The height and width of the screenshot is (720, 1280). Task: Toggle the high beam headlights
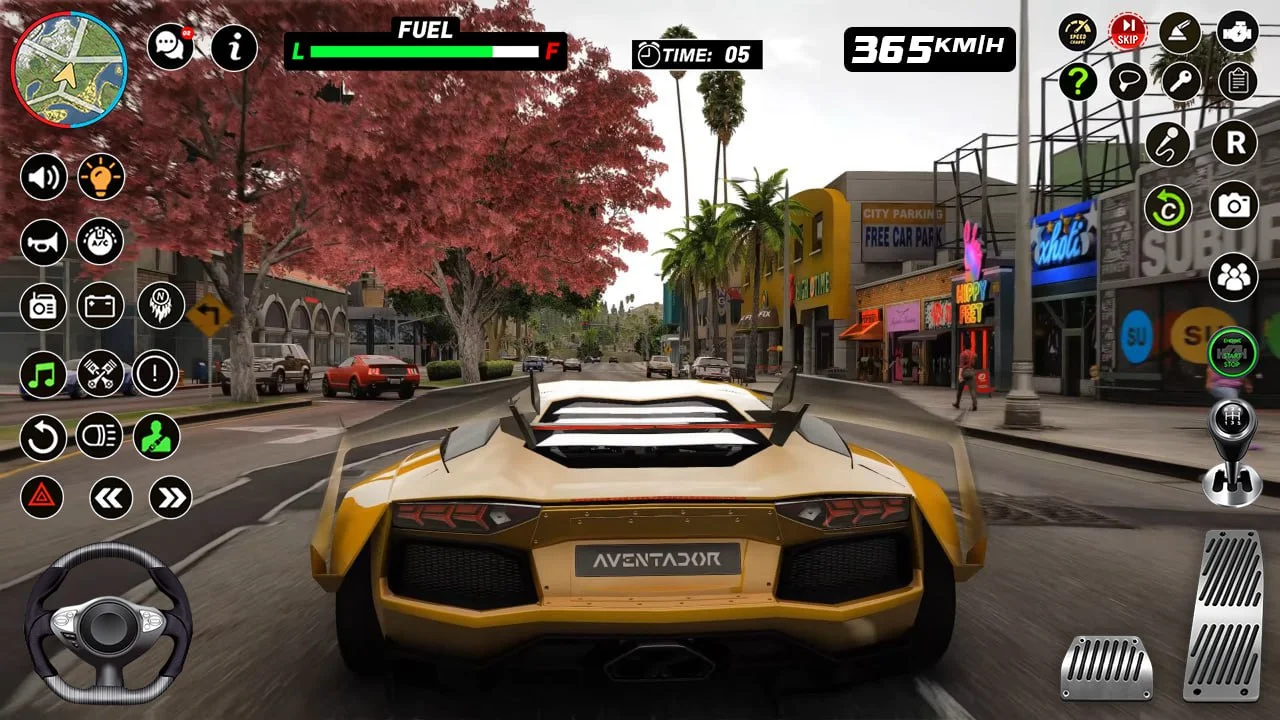[x=101, y=437]
